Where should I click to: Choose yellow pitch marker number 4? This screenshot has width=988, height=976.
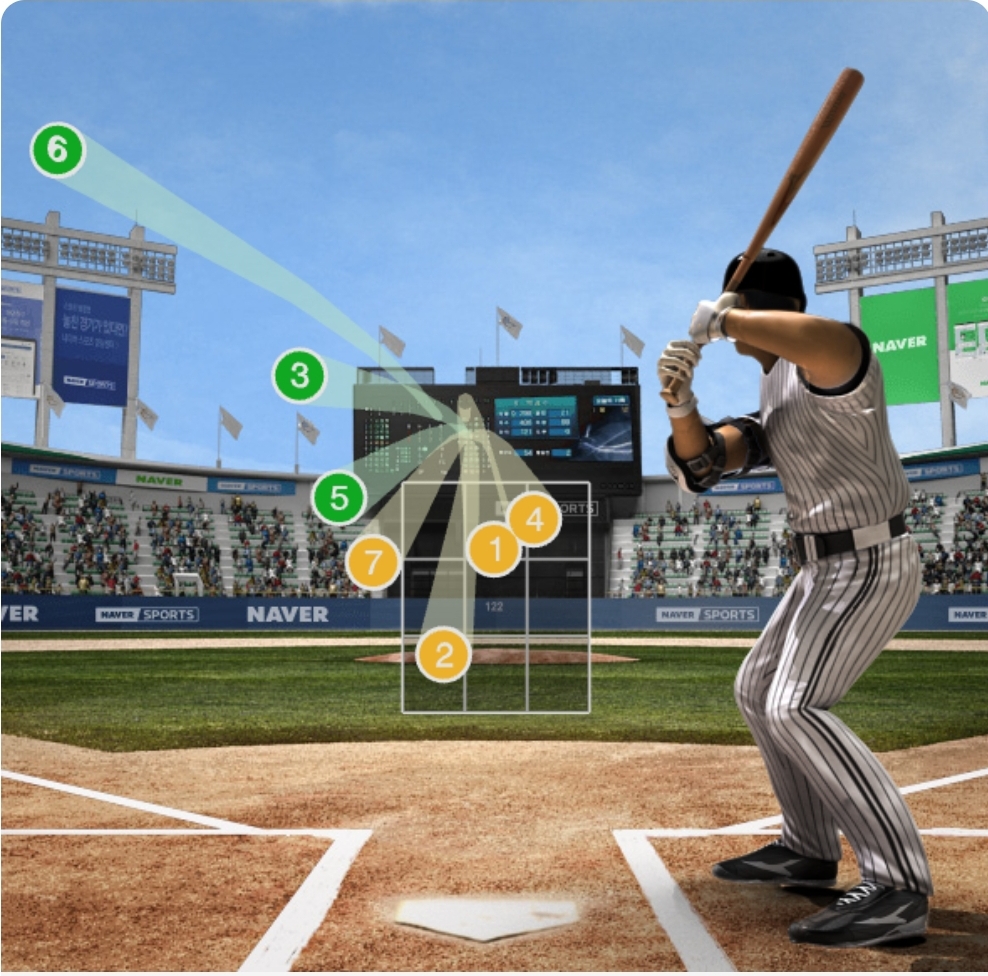coord(534,519)
